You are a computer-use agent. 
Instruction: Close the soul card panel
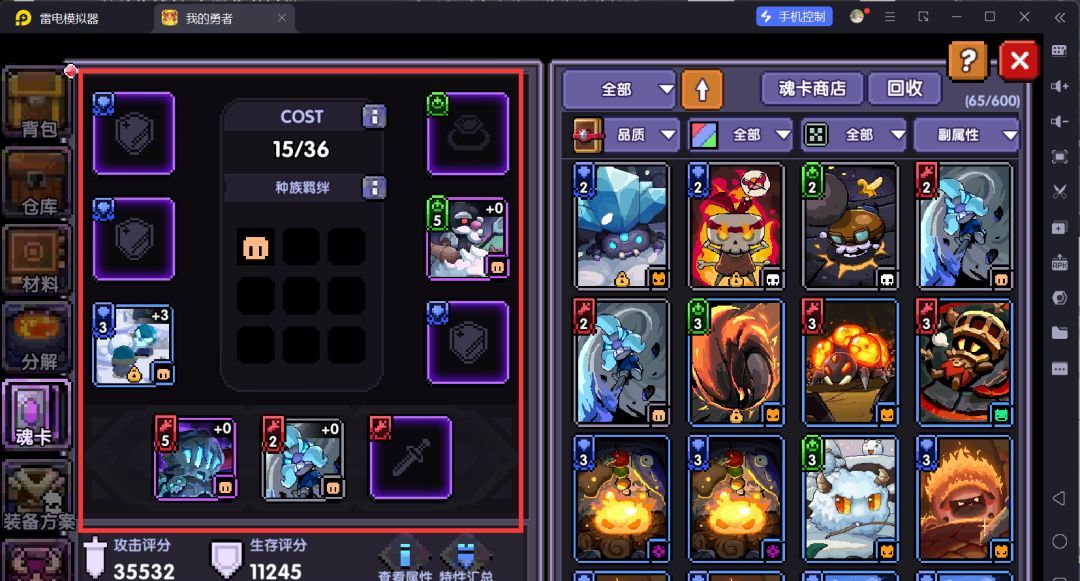[x=1019, y=62]
